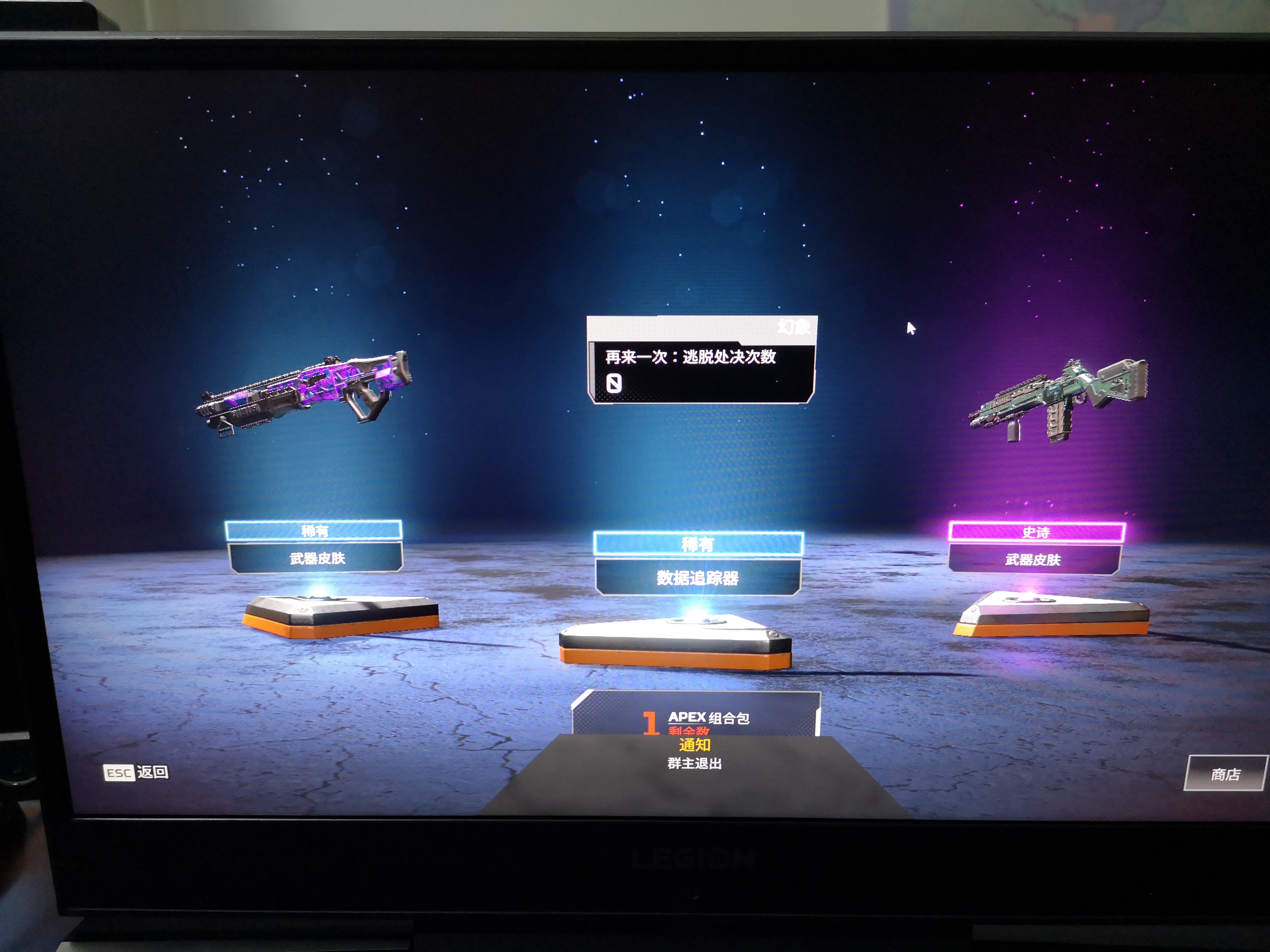1270x952 pixels.
Task: Open the 商店 store button
Action: tap(1225, 774)
